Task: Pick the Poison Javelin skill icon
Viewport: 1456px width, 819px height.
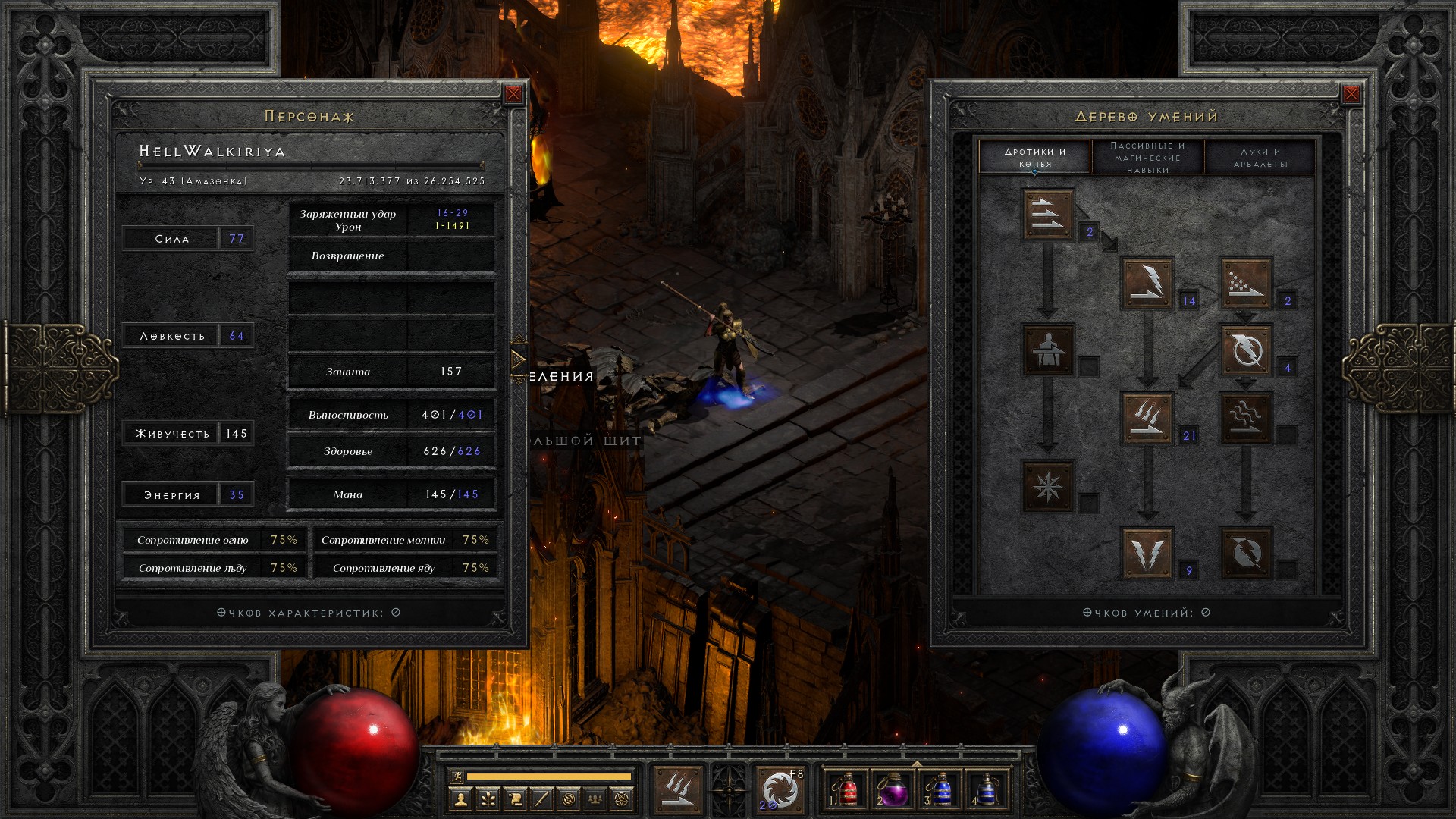Action: click(x=1246, y=283)
